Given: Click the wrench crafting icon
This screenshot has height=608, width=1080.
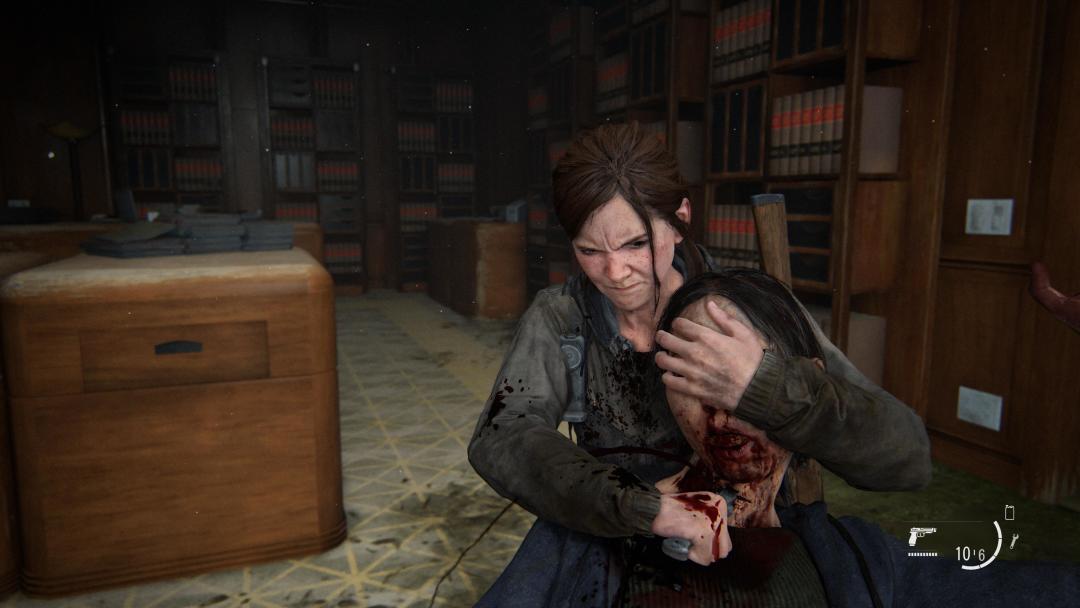Looking at the screenshot, I should 1013,541.
